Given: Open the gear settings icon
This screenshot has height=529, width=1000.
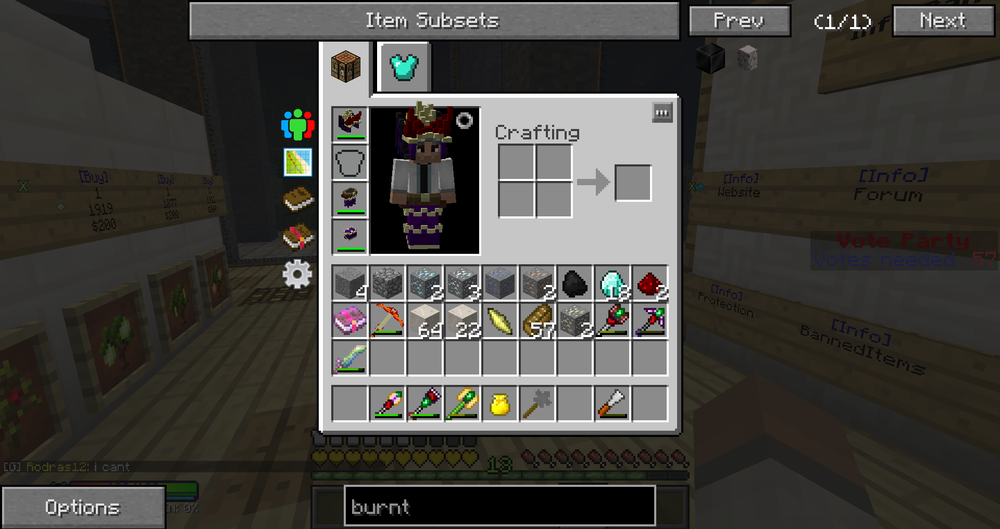Looking at the screenshot, I should [x=298, y=274].
